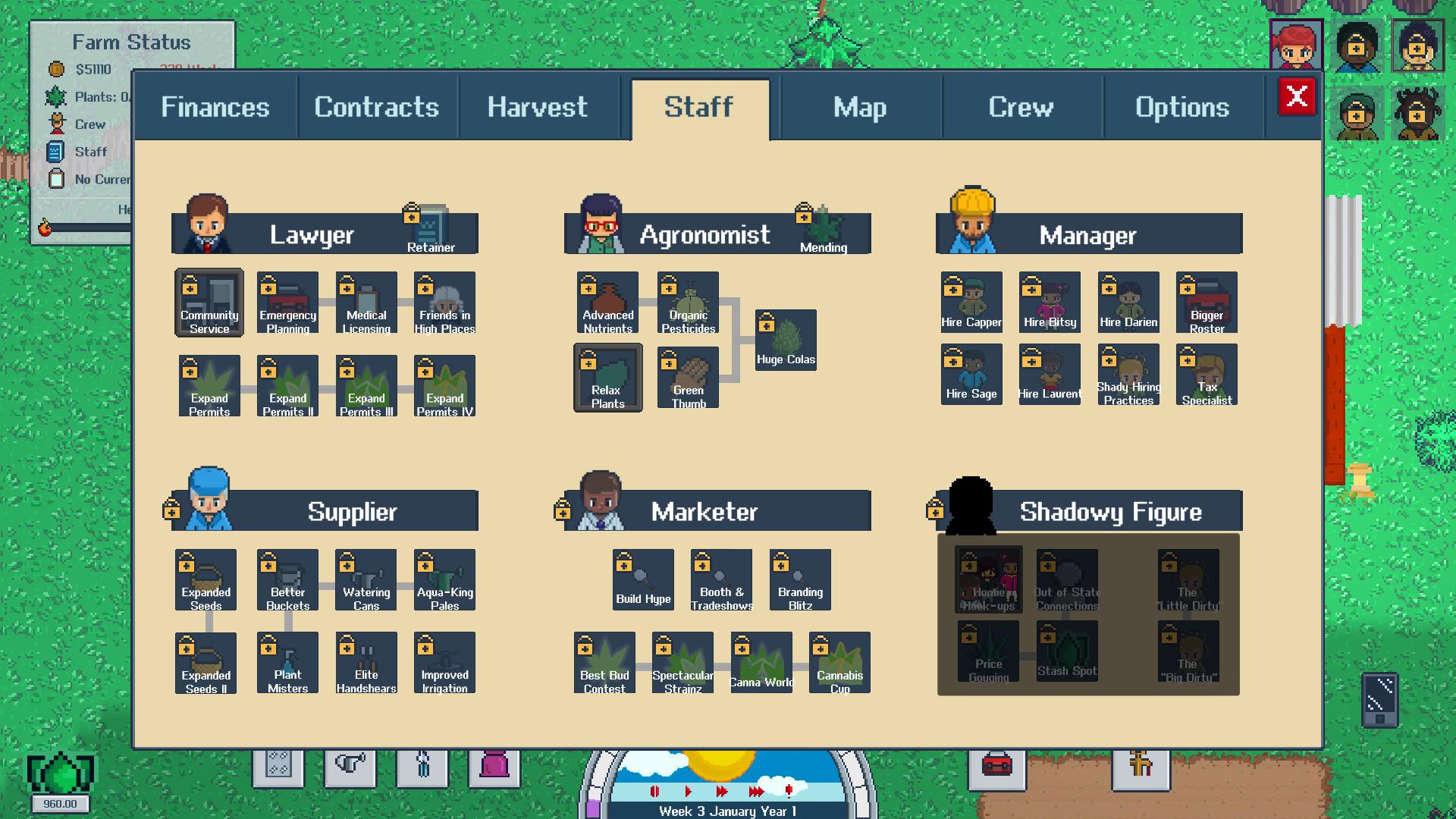The height and width of the screenshot is (819, 1456).
Task: Select the Tax Specialist manager upgrade
Action: [x=1207, y=375]
